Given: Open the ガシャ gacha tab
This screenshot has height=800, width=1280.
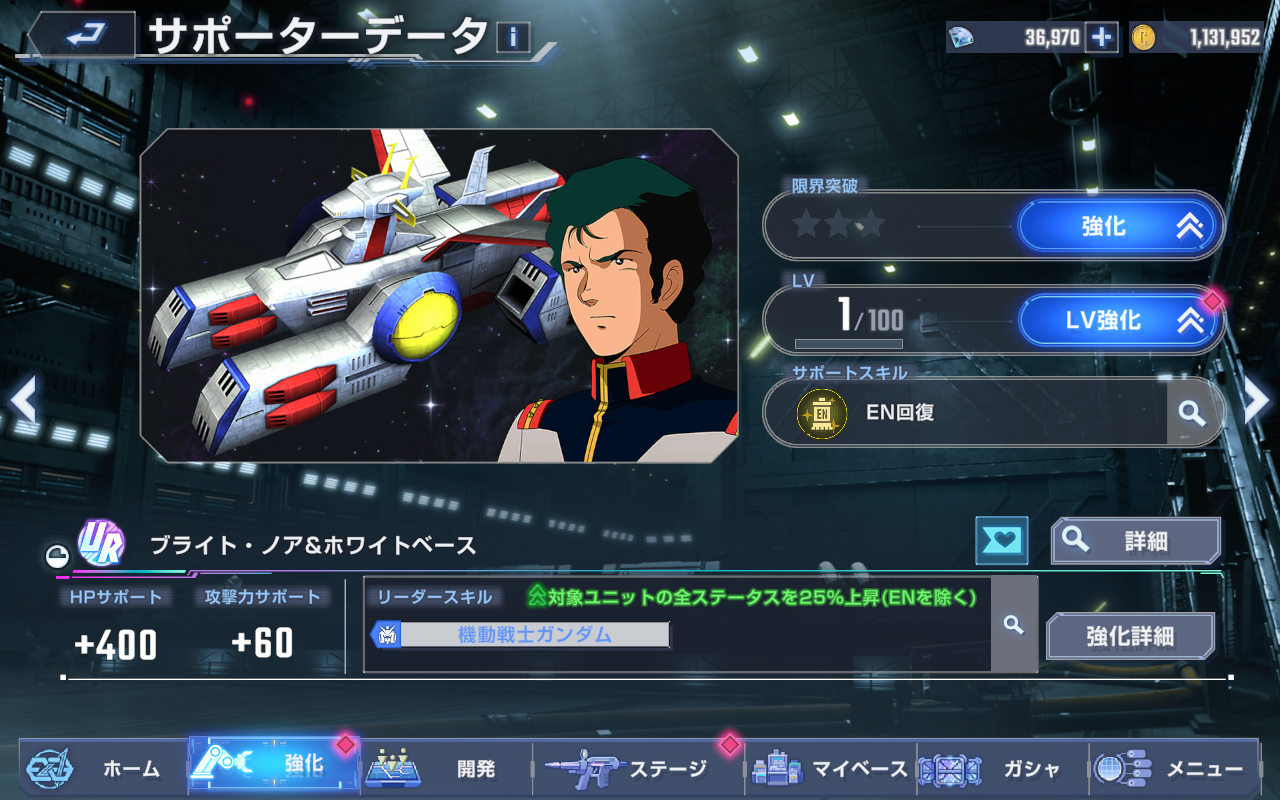Looking at the screenshot, I should 1000,768.
